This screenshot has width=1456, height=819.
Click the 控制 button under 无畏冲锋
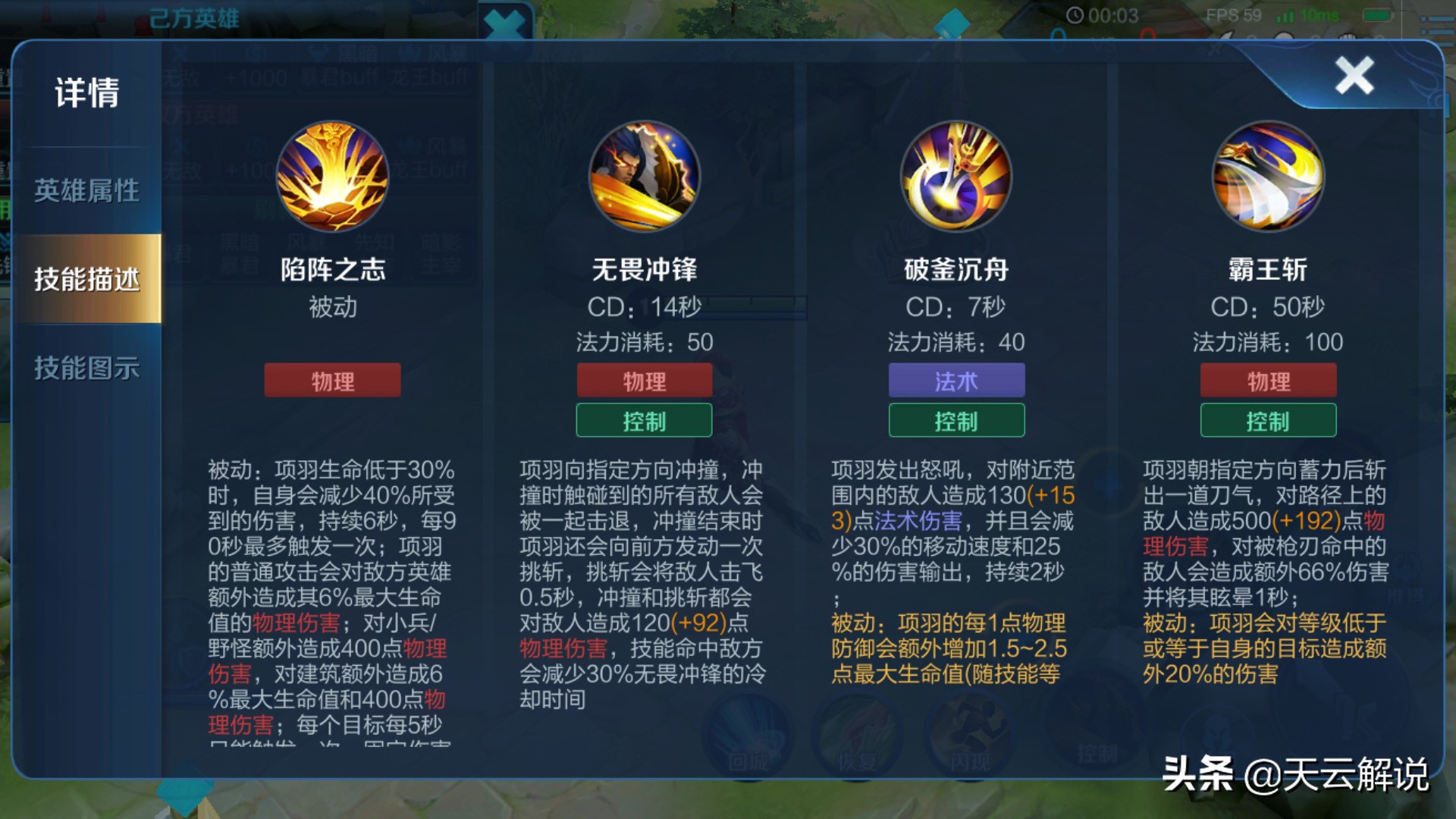click(644, 420)
